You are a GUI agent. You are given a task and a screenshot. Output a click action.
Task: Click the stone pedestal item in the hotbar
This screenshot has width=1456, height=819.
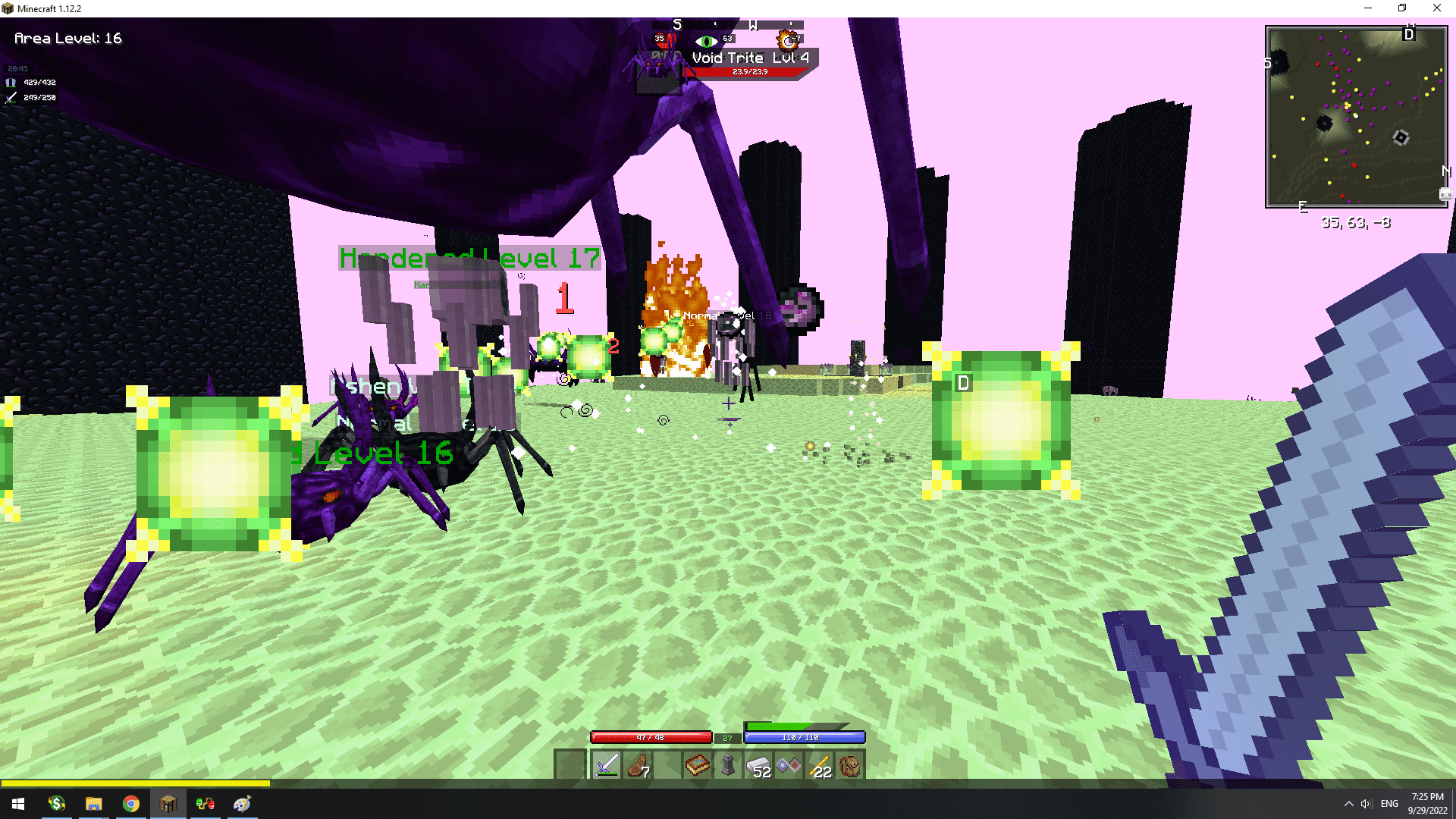pyautogui.click(x=728, y=765)
